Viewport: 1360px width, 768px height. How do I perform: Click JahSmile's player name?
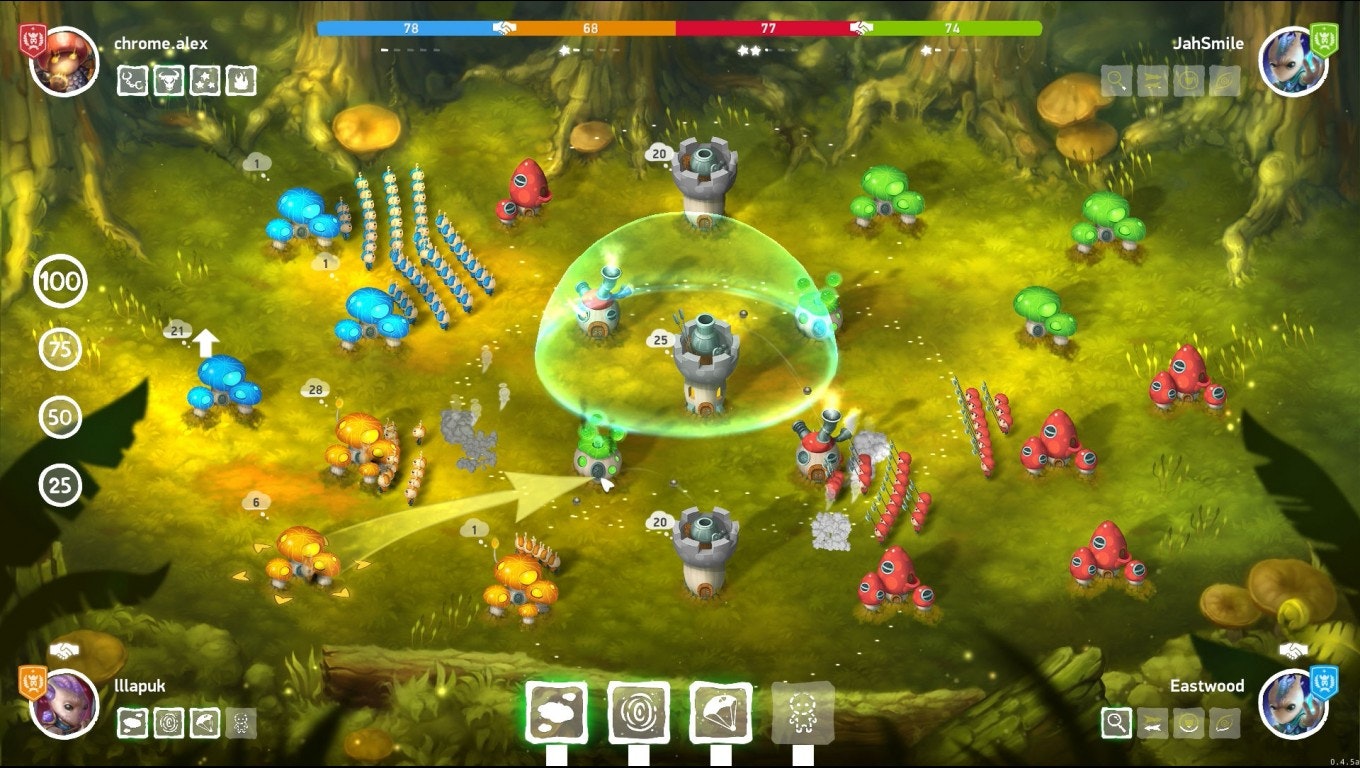pyautogui.click(x=1206, y=43)
